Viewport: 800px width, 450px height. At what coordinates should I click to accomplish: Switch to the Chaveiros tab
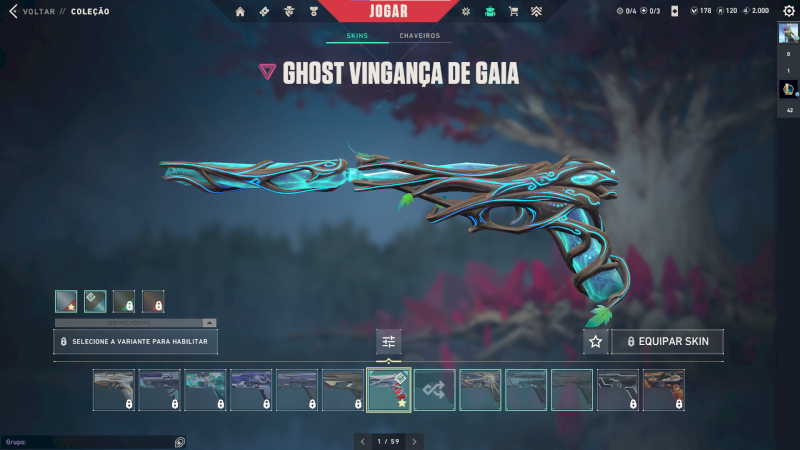(x=419, y=36)
